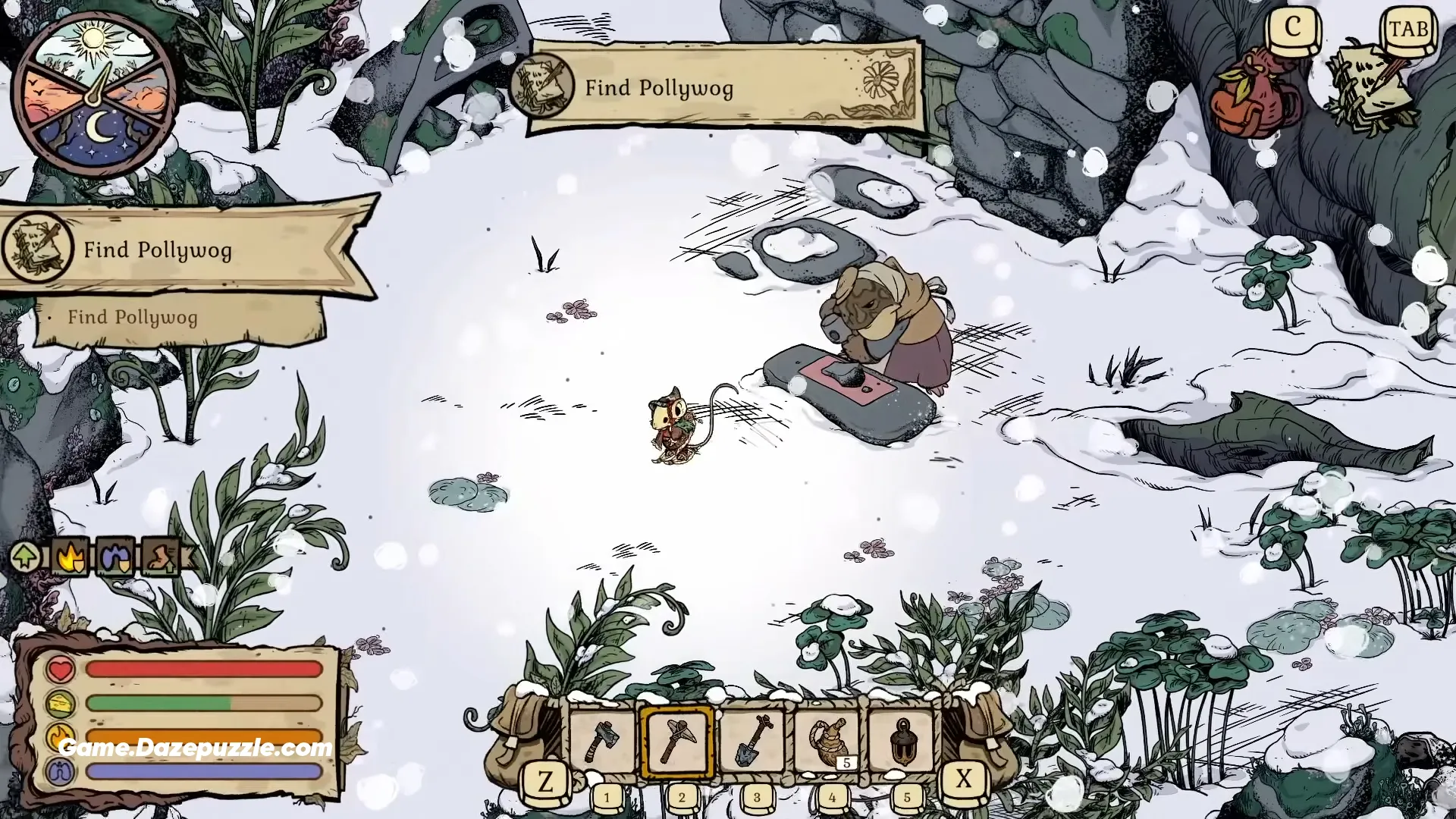Viewport: 1456px width, 819px height.
Task: Click the fire resistance buff icon
Action: 69,557
